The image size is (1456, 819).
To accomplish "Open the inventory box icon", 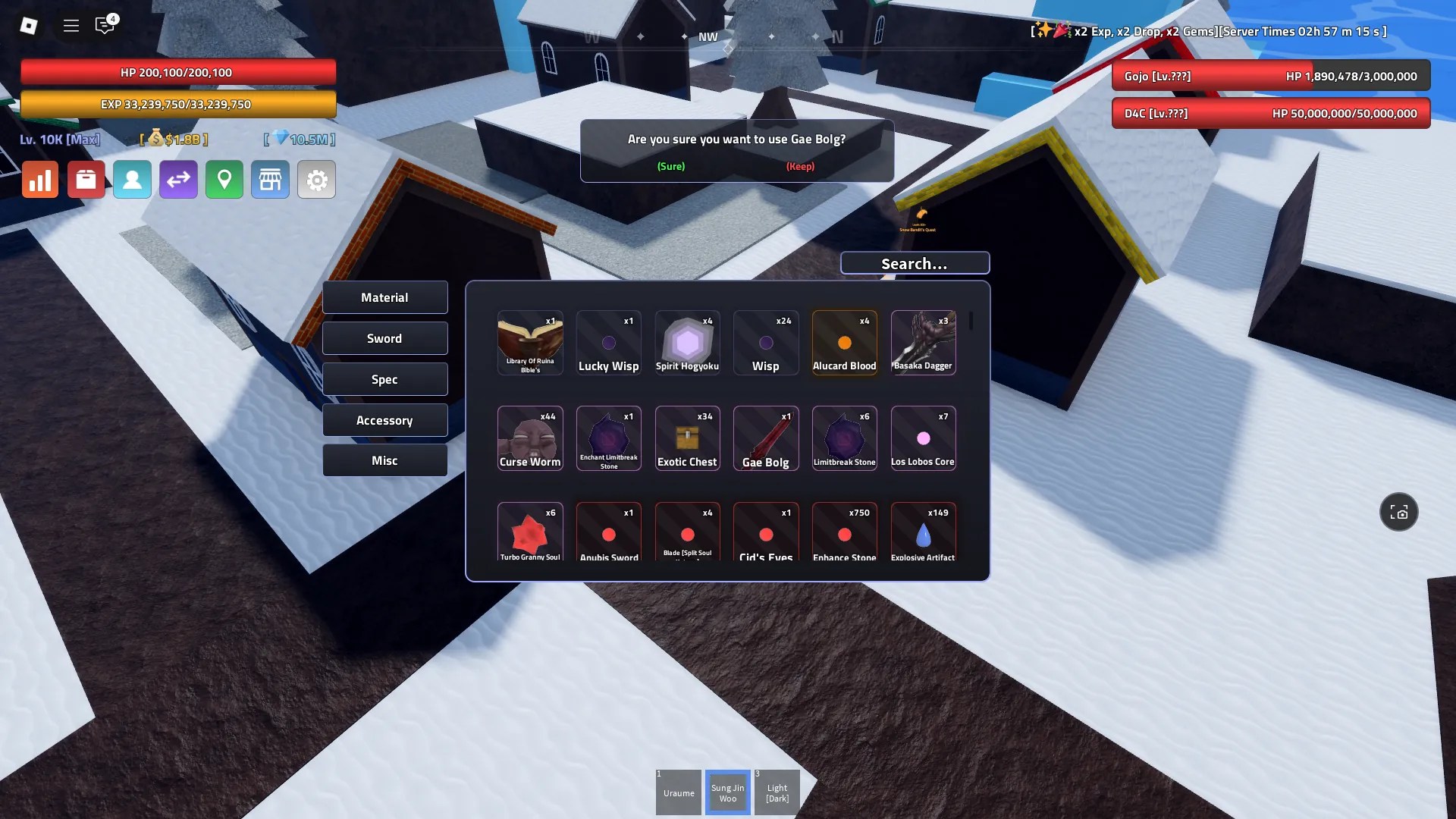I will coord(86,180).
